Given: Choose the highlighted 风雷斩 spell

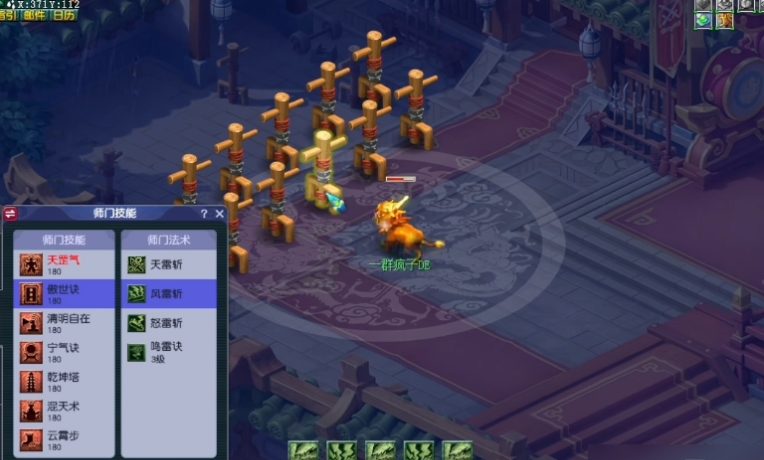Looking at the screenshot, I should [166, 293].
